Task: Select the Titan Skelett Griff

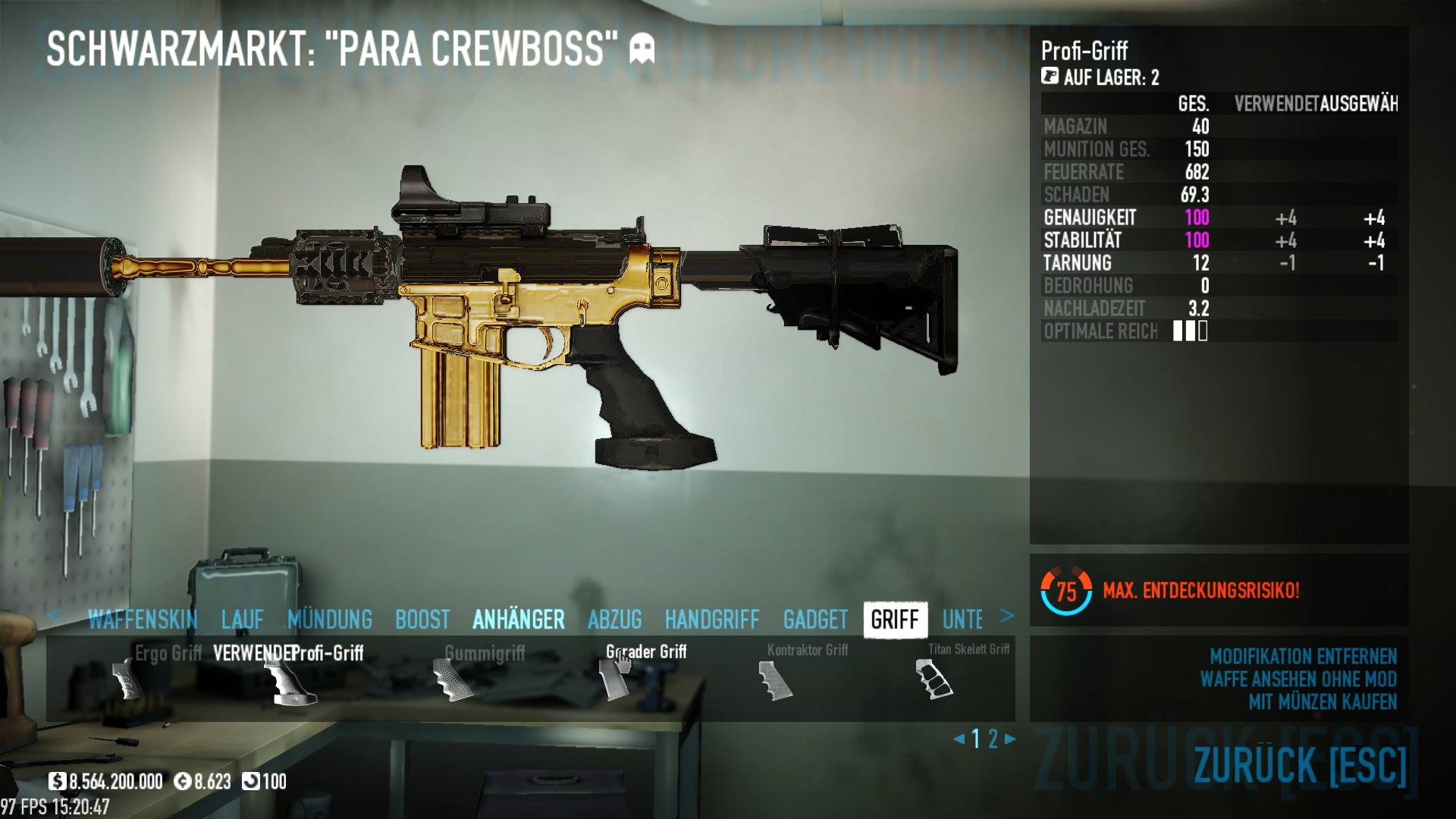Action: (935, 677)
